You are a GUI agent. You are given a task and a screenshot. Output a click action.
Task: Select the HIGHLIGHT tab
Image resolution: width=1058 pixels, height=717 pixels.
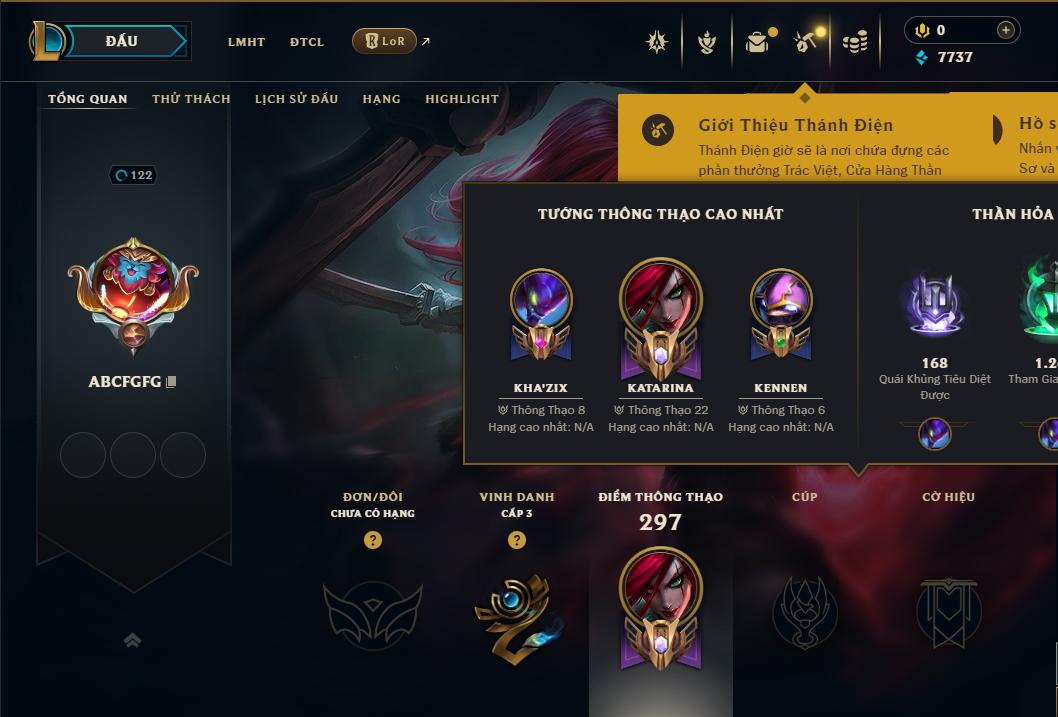click(x=461, y=99)
